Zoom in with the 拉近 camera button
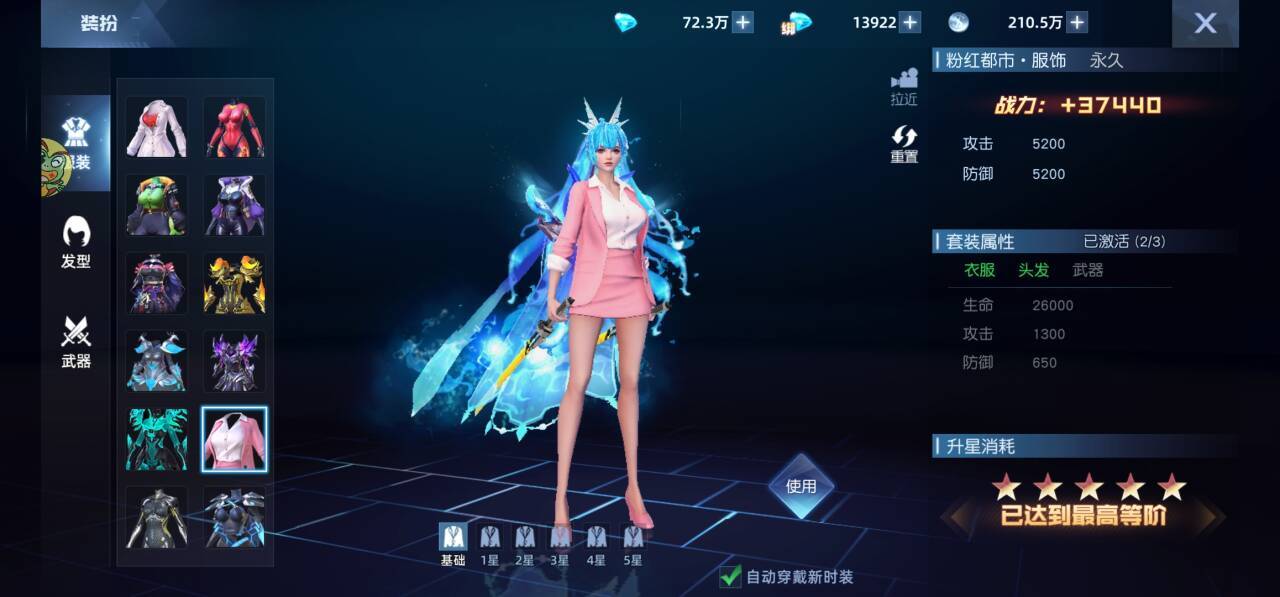 (904, 87)
